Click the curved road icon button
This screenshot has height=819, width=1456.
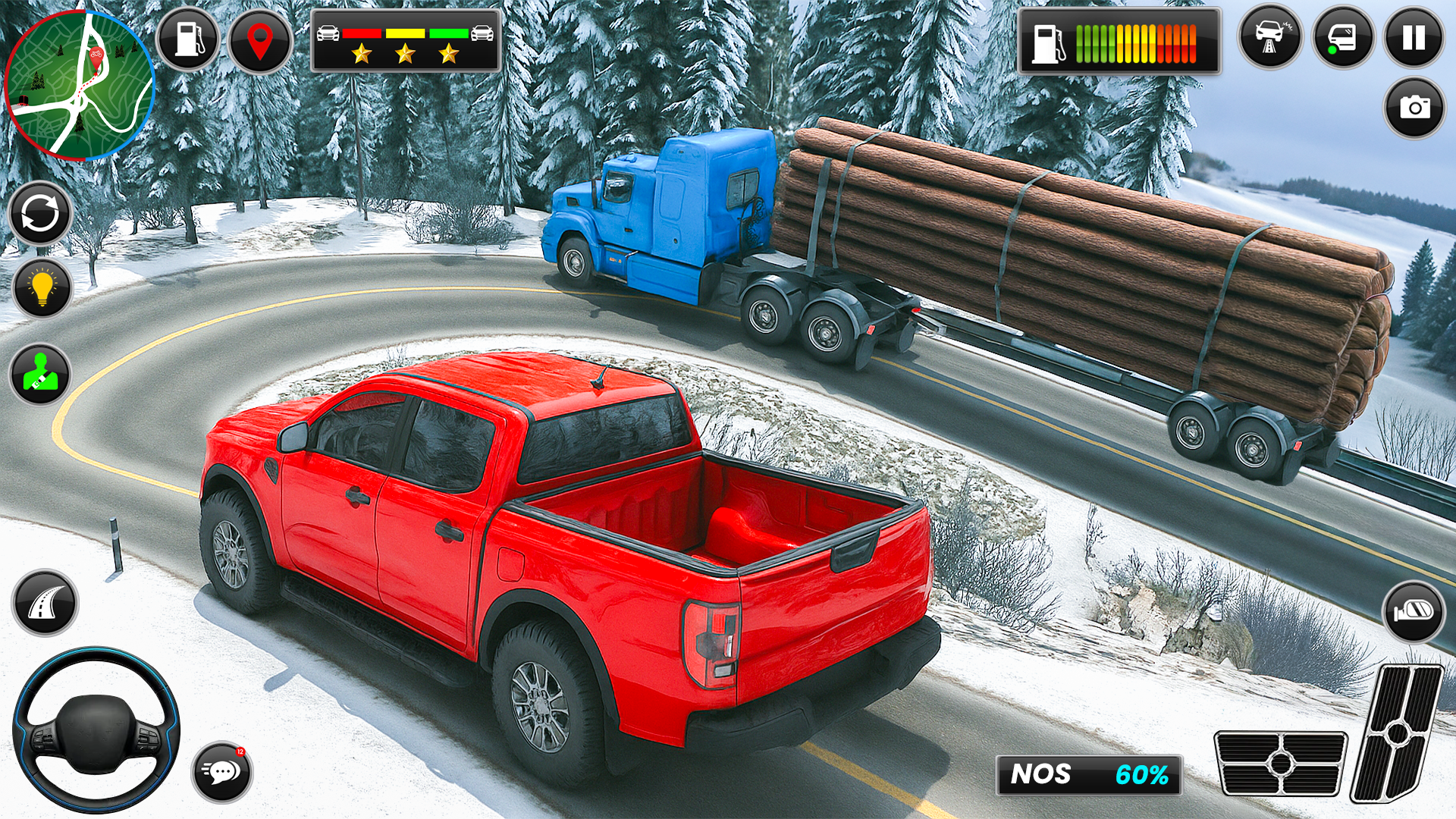[x=45, y=603]
